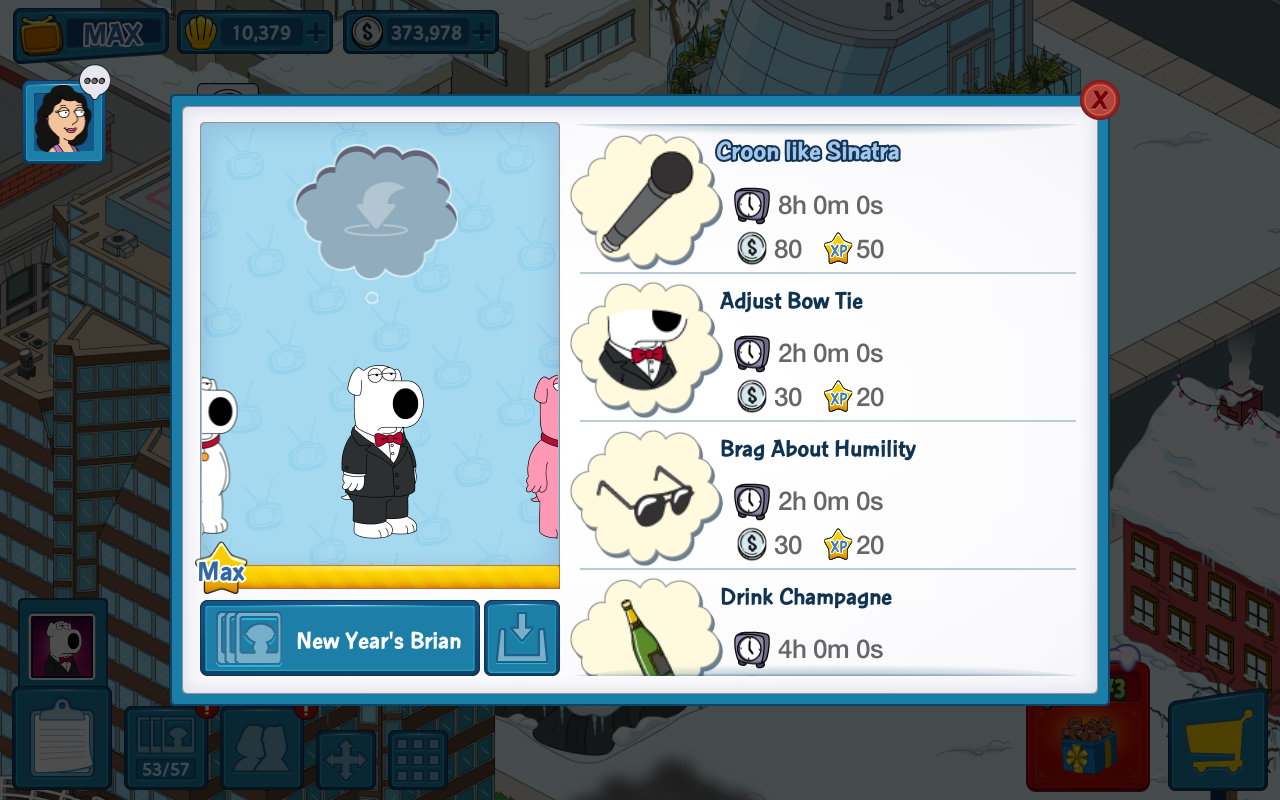Click the store-in-inventory tray button

pyautogui.click(x=522, y=639)
